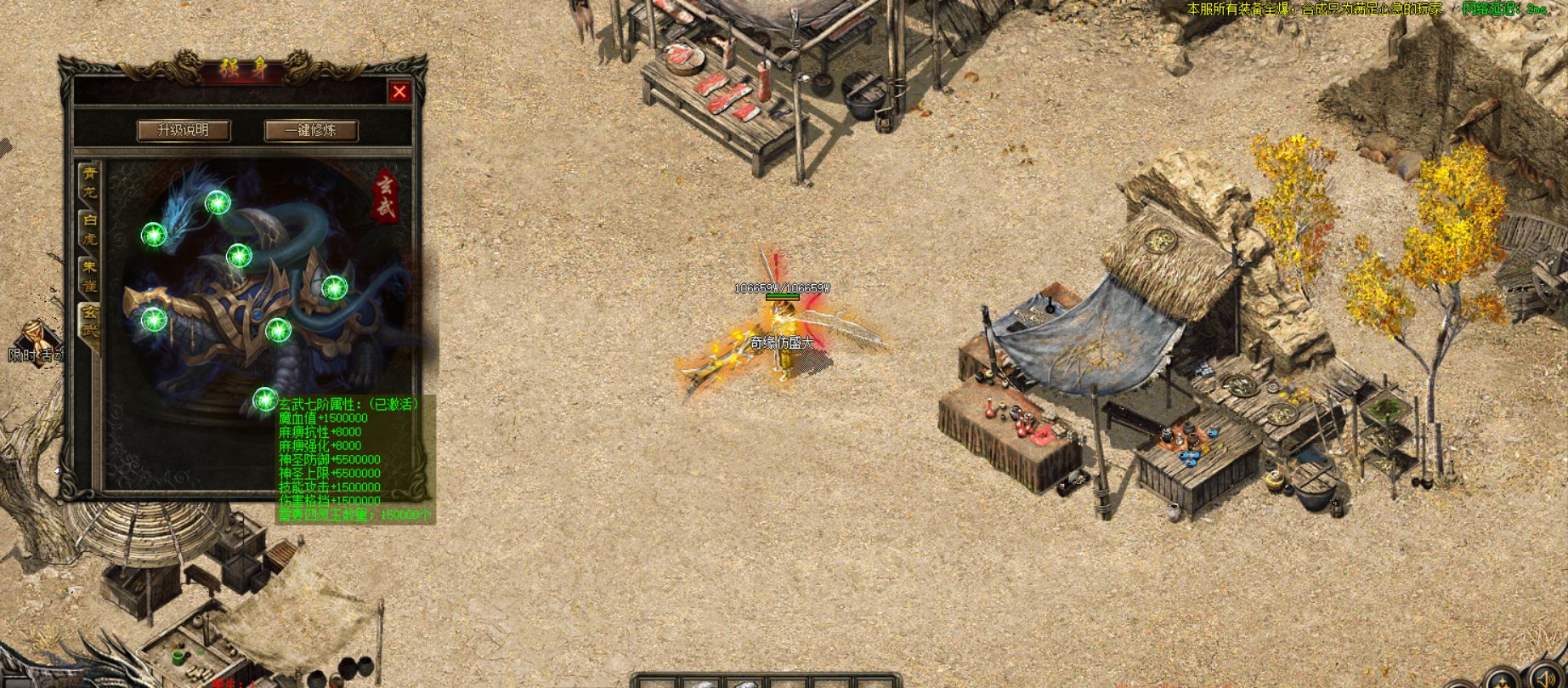The image size is (1568, 688).
Task: Switch to the 青龙 tab
Action: coord(89,182)
